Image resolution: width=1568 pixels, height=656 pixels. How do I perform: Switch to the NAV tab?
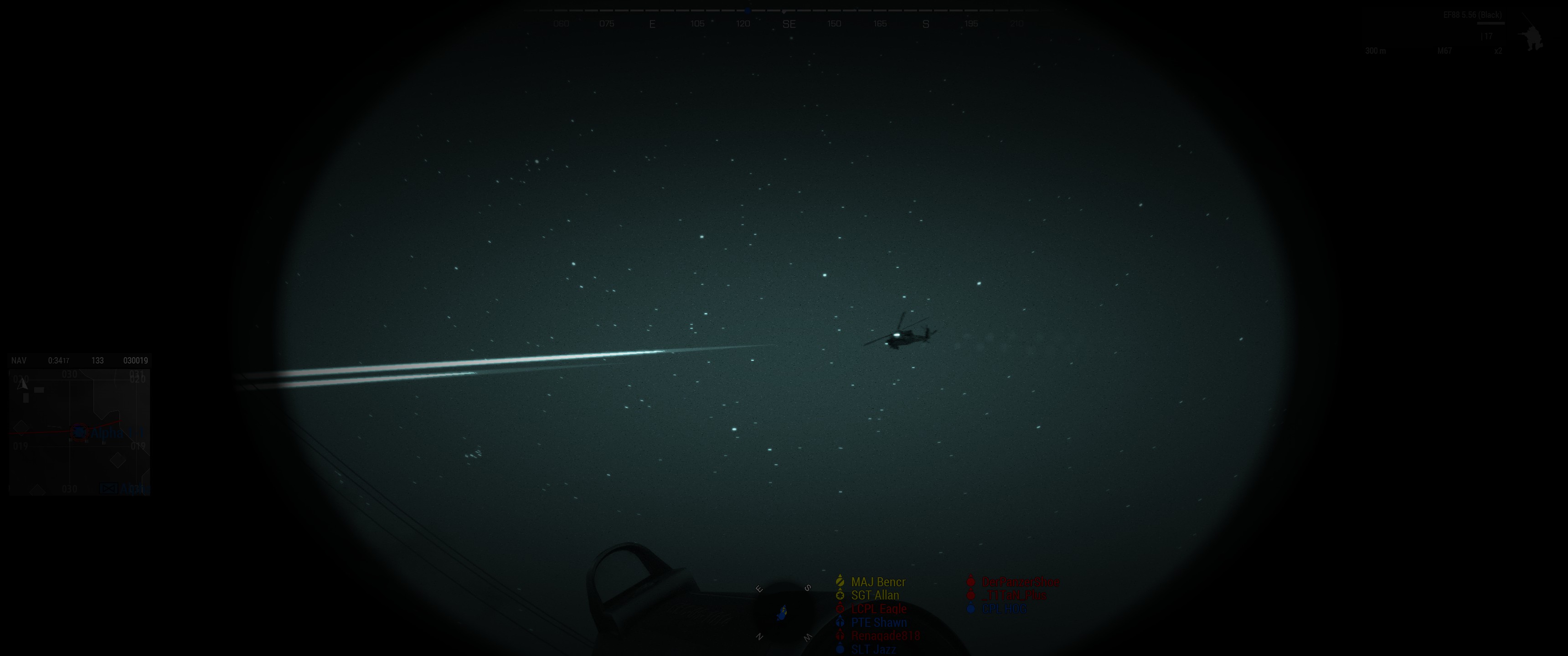tap(19, 360)
